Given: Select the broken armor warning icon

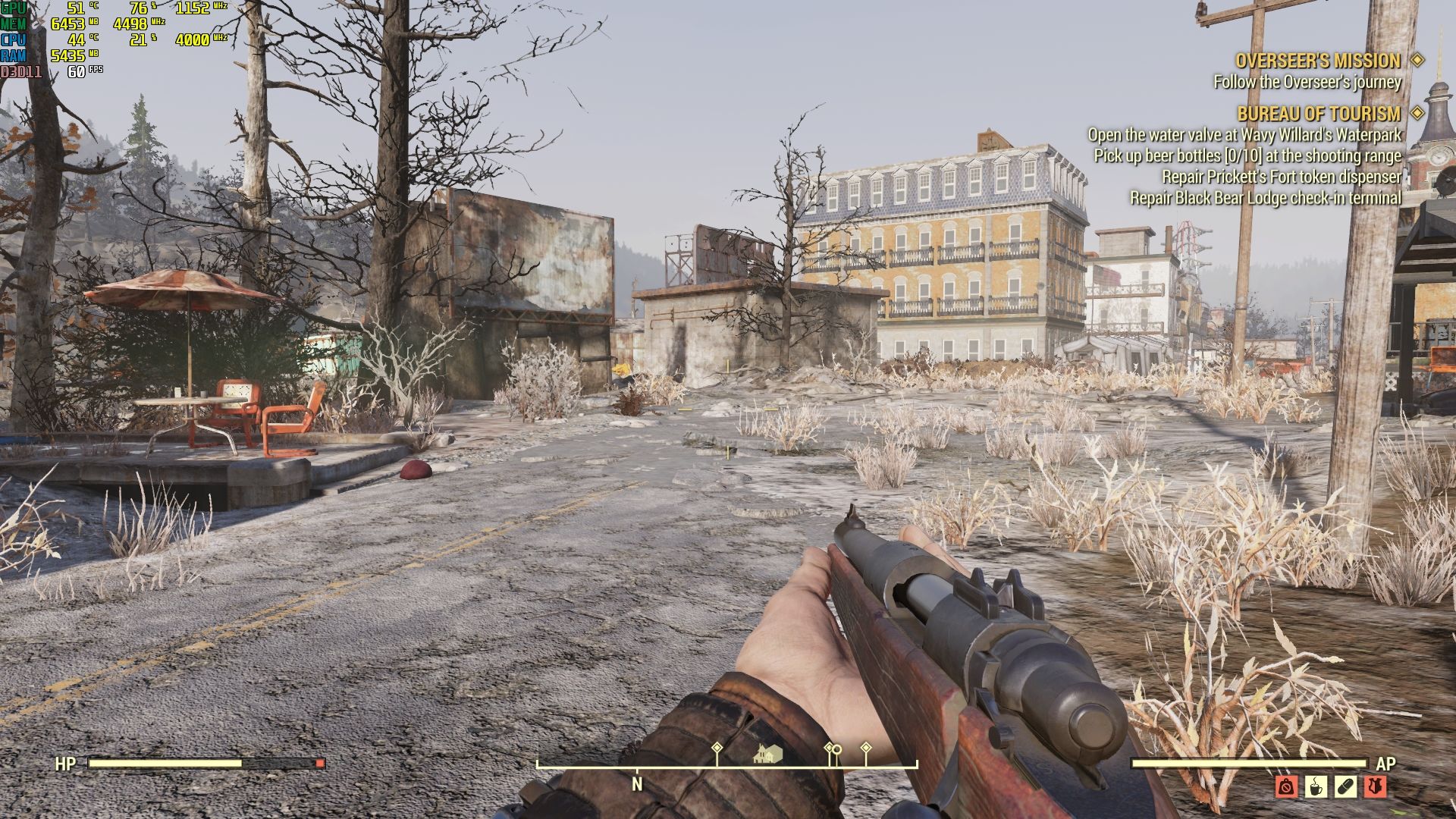Looking at the screenshot, I should 1376,786.
